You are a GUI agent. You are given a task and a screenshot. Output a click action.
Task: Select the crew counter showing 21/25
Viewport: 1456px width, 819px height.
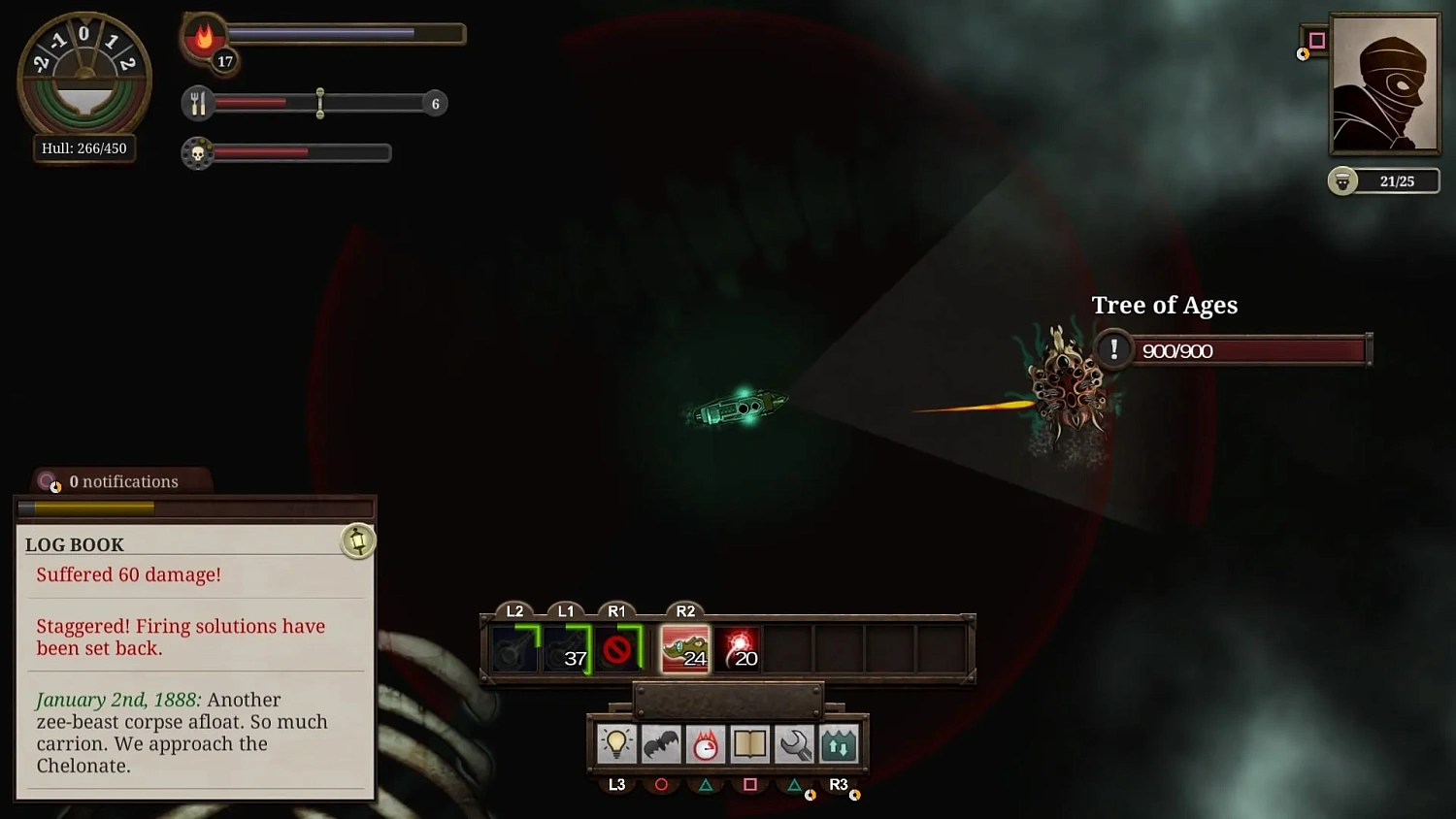pyautogui.click(x=1384, y=180)
